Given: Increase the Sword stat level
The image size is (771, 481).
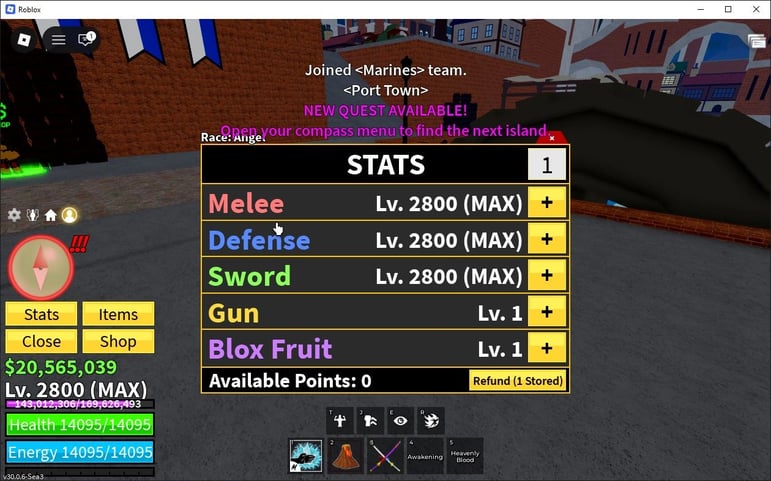Looking at the screenshot, I should click(x=547, y=275).
